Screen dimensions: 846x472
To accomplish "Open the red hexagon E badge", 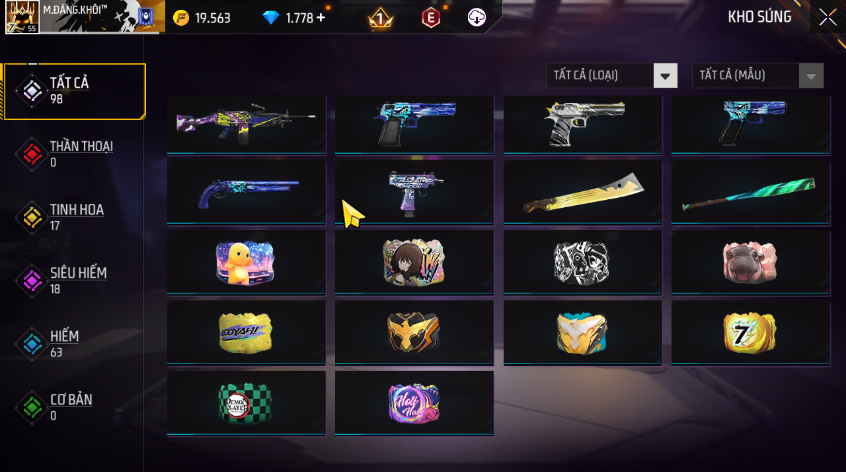I will point(430,18).
